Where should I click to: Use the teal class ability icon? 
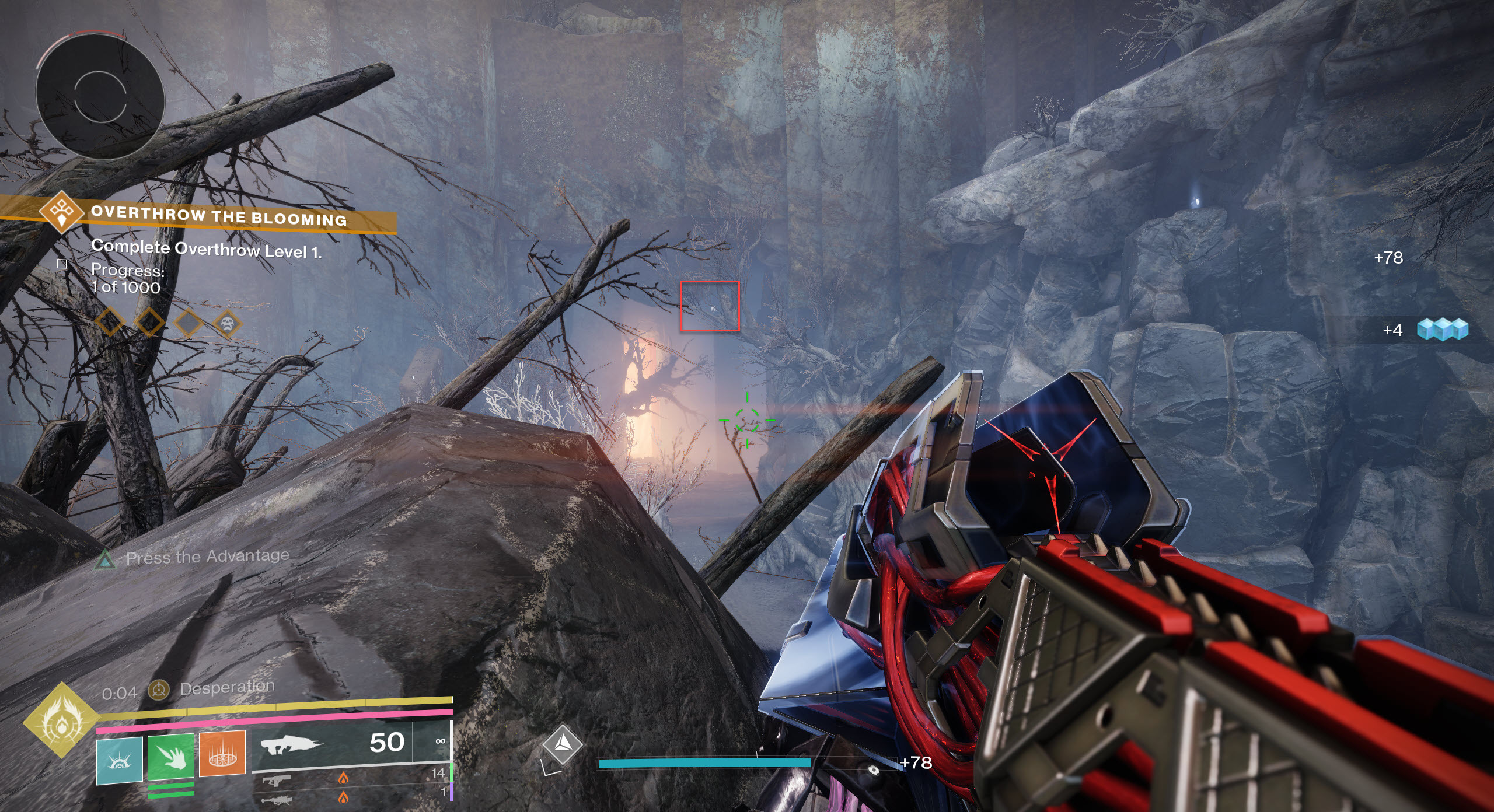click(119, 759)
